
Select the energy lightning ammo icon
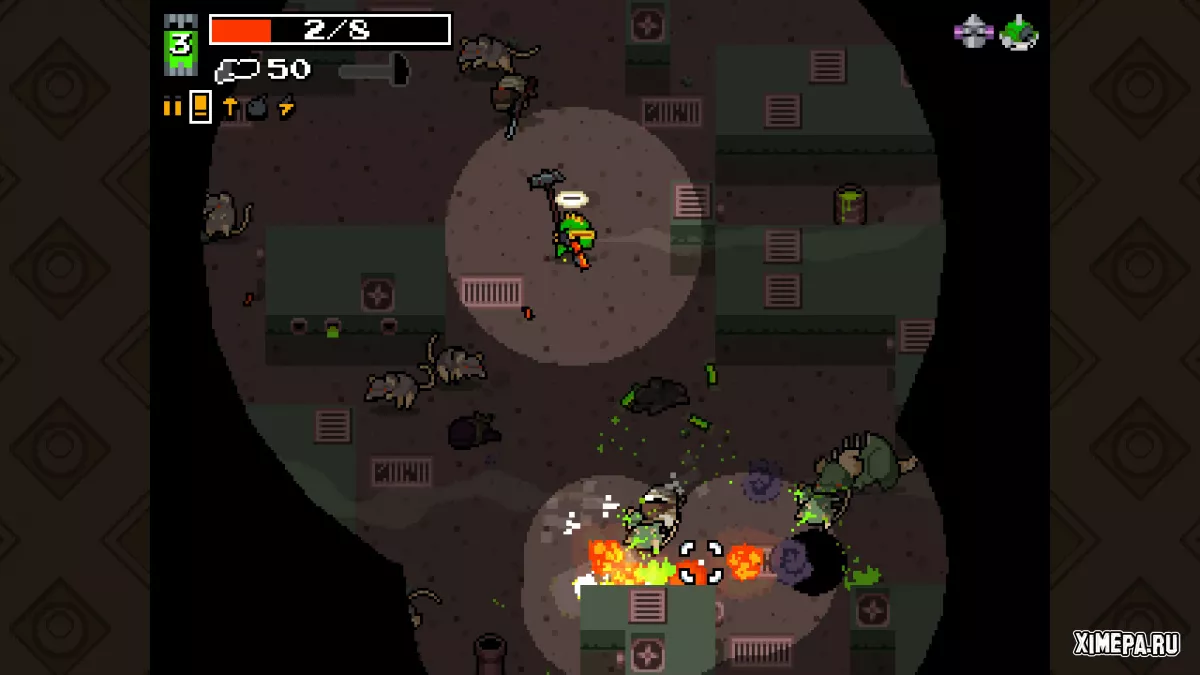coord(286,107)
